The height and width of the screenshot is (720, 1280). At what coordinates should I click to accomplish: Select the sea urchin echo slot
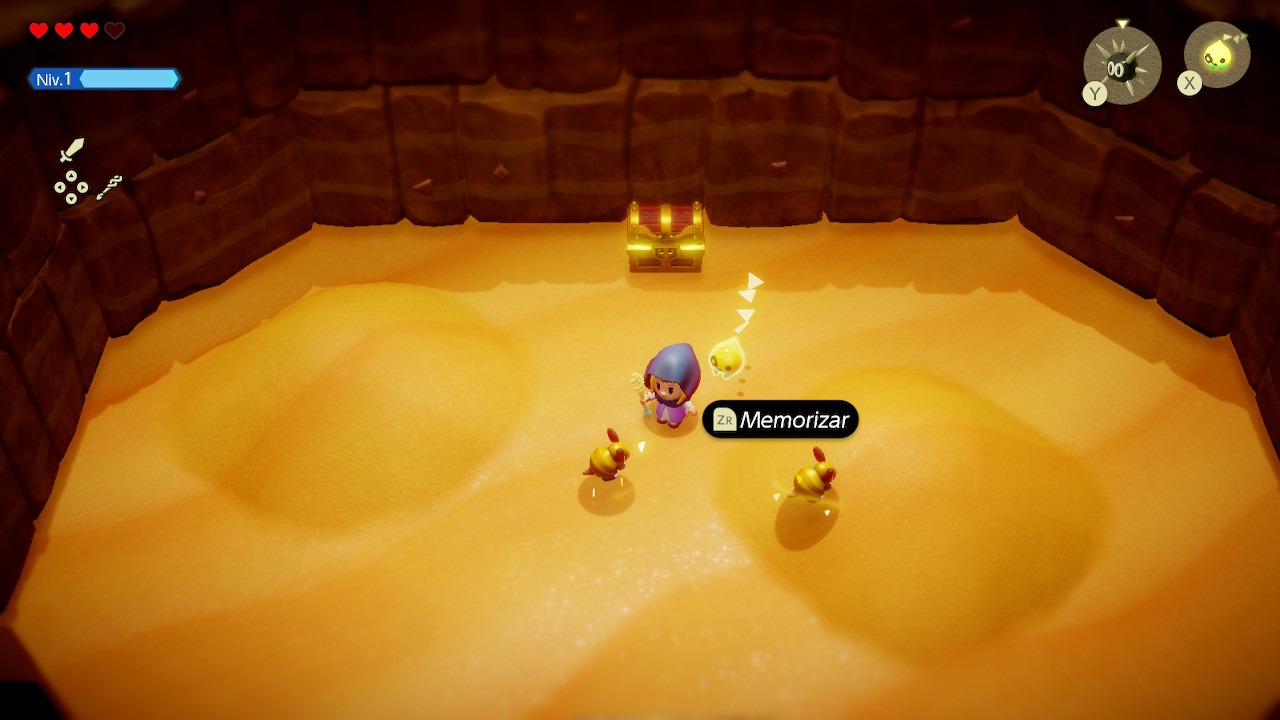point(1122,66)
